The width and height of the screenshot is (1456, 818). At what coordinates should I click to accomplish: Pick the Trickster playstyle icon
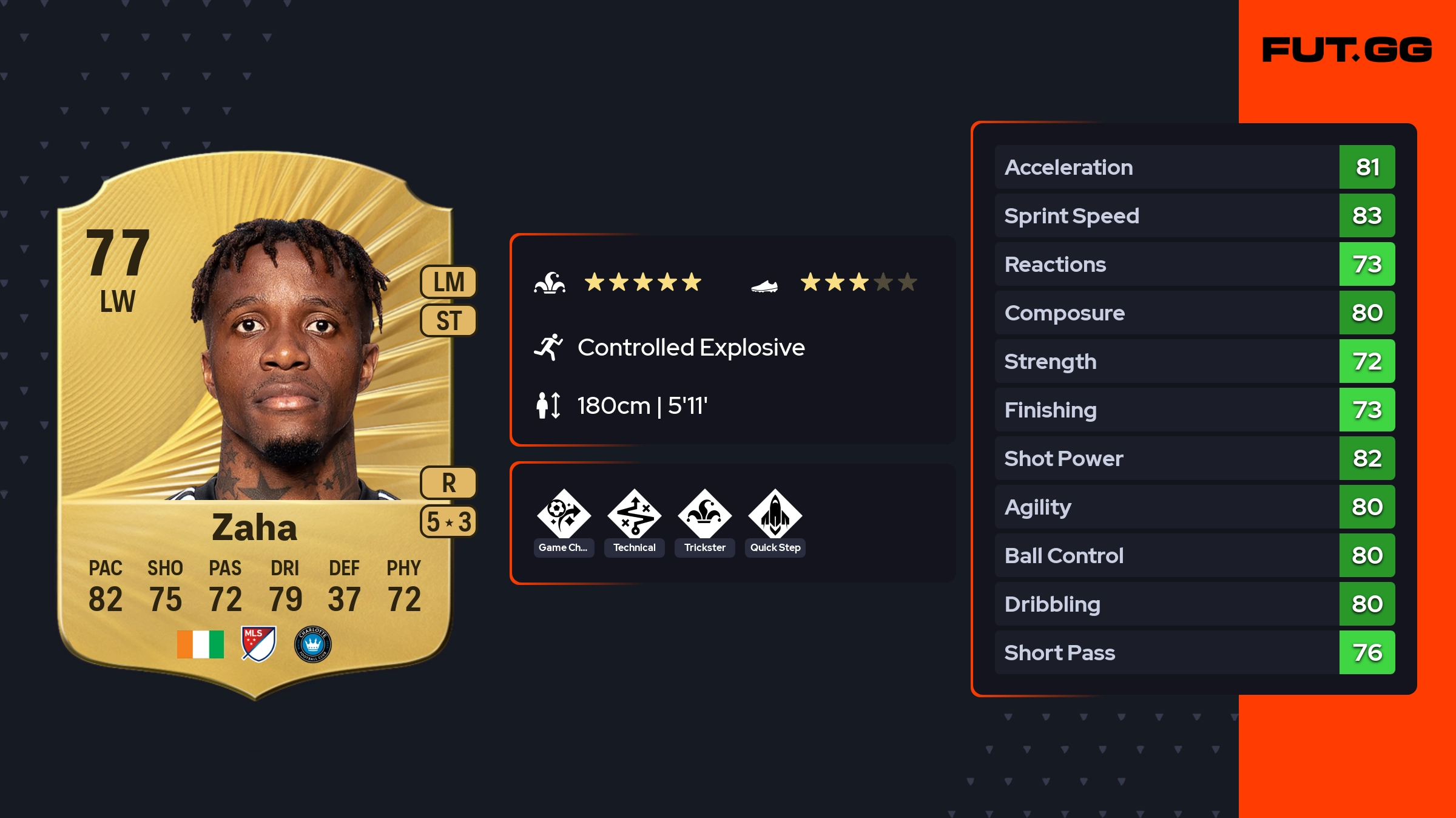[x=705, y=515]
